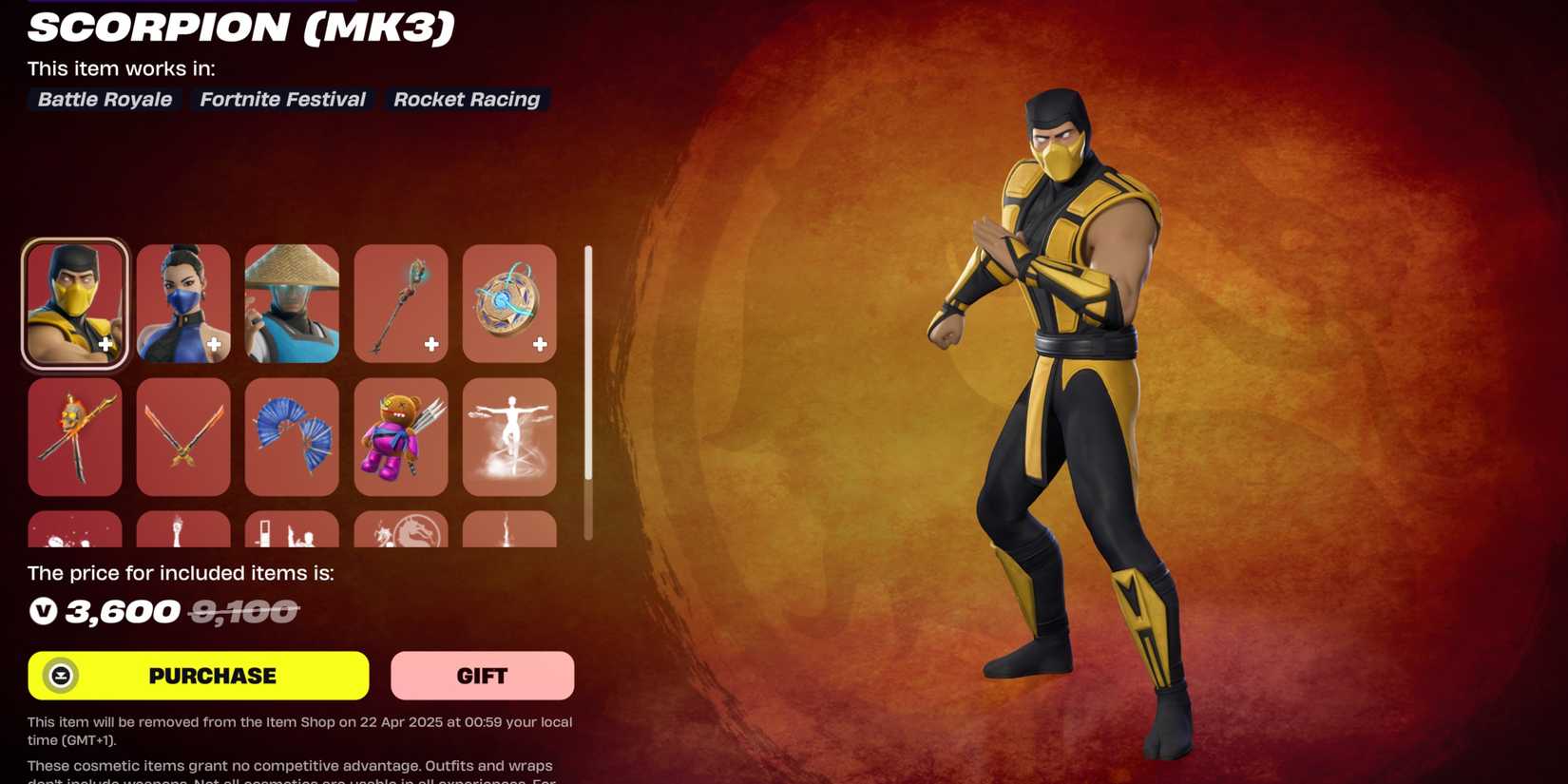Select the golden amulet back bling icon
This screenshot has height=784, width=1568.
[509, 303]
